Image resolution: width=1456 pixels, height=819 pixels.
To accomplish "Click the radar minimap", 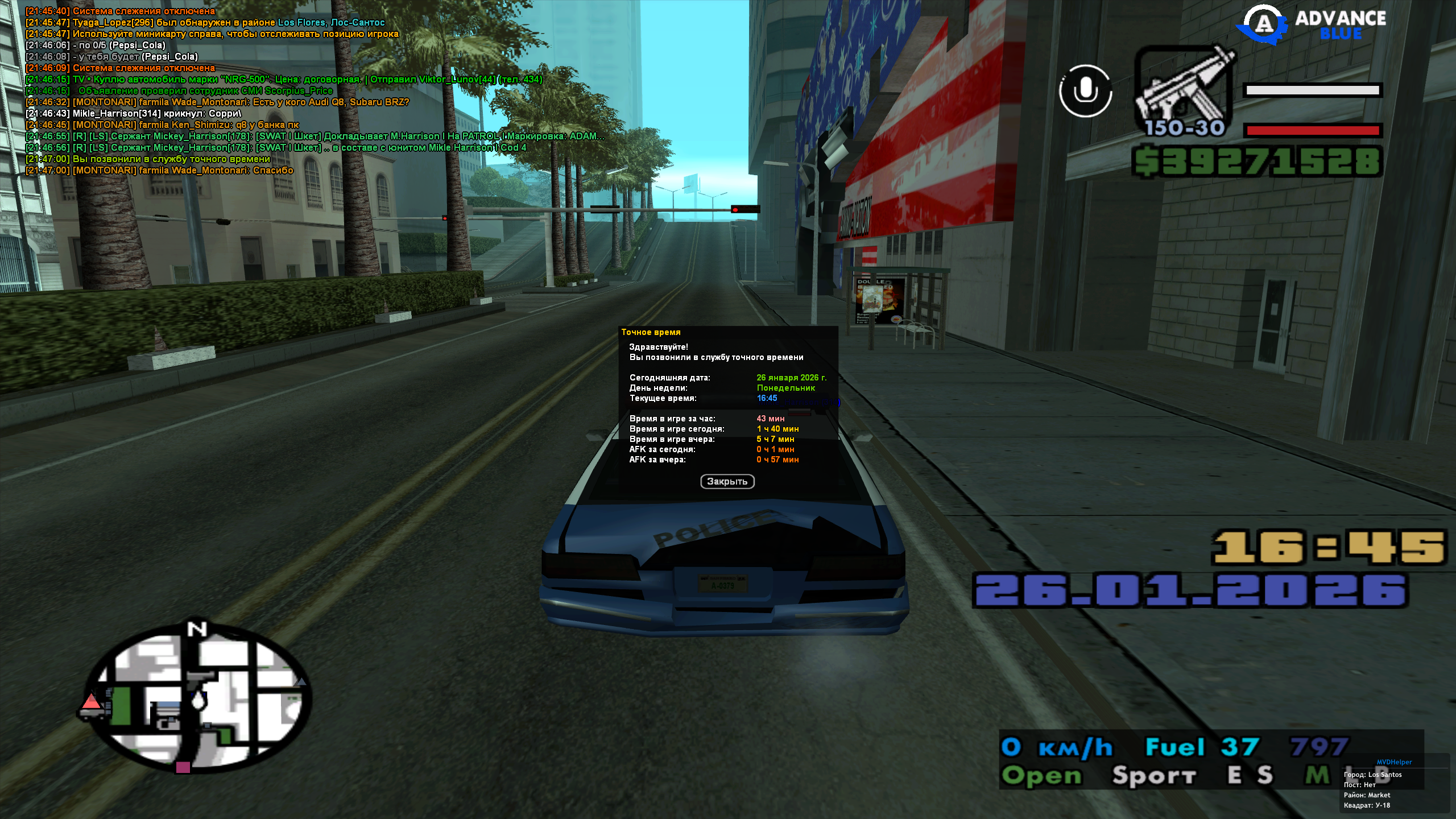I will tap(196, 697).
